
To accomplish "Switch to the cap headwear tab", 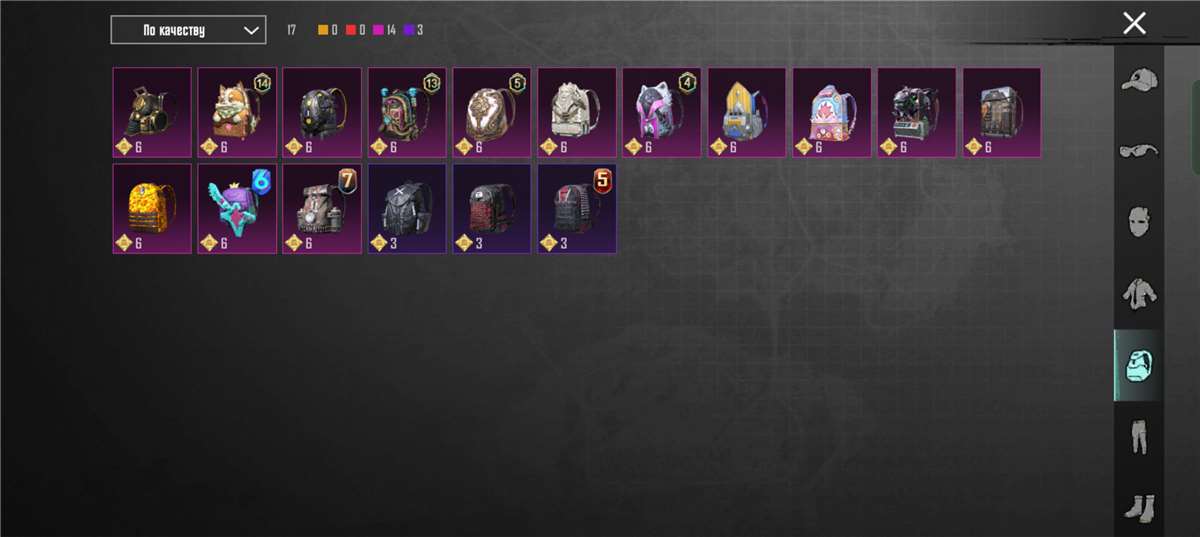I will click(1138, 80).
